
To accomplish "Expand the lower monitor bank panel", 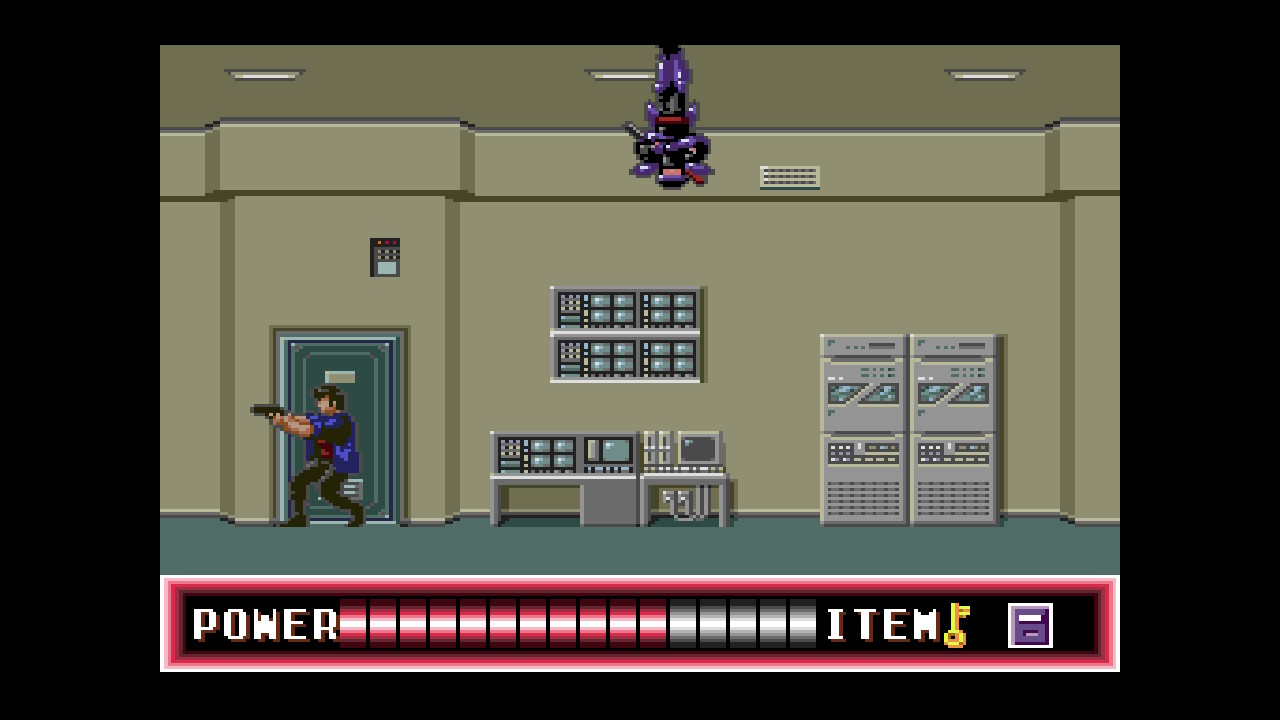I will click(628, 355).
